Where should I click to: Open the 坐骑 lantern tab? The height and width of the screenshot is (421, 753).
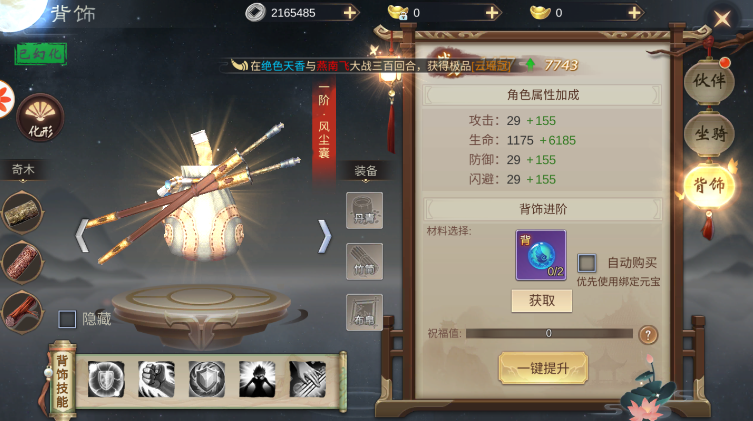click(x=708, y=133)
